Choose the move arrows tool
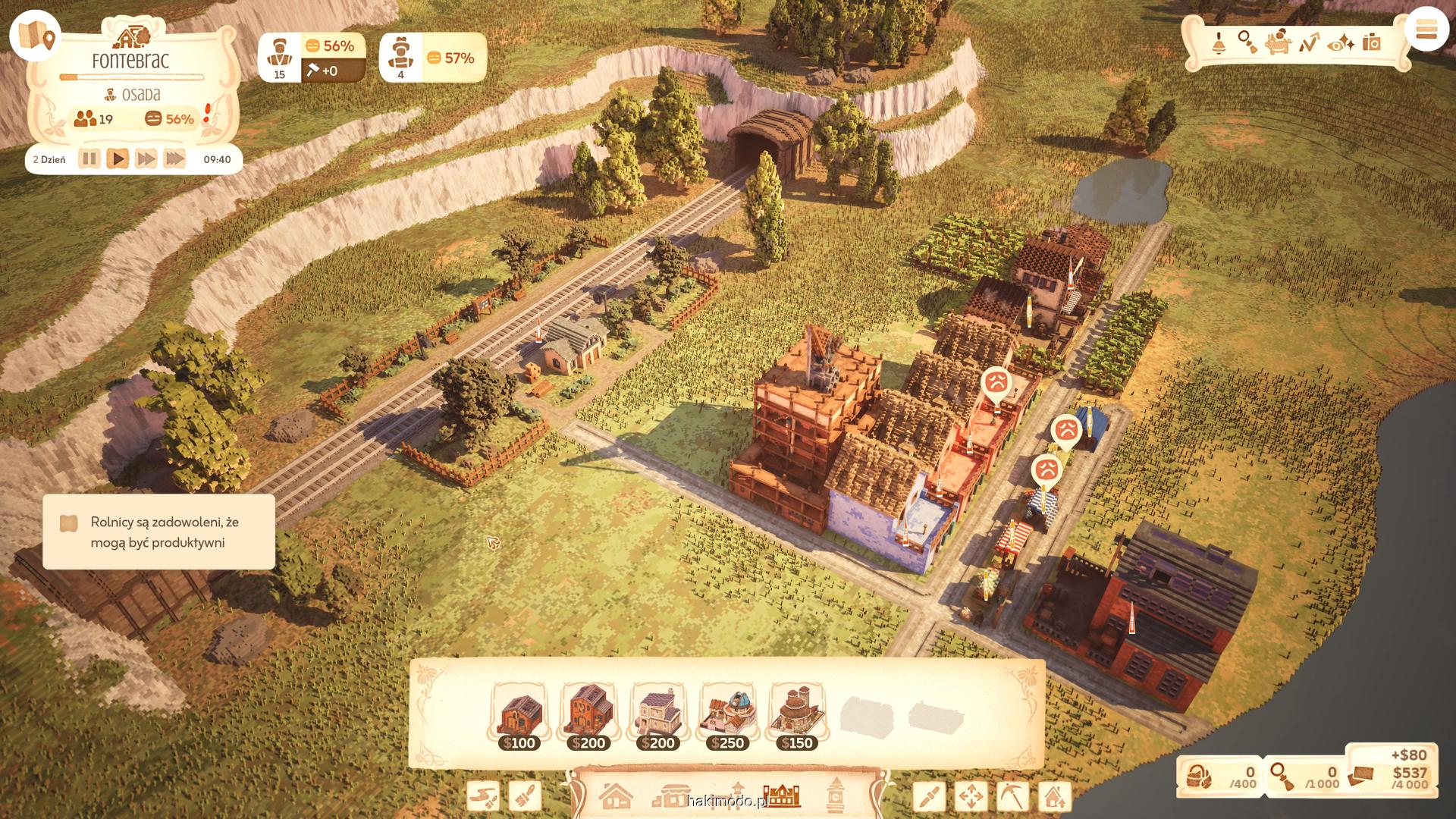 (971, 796)
